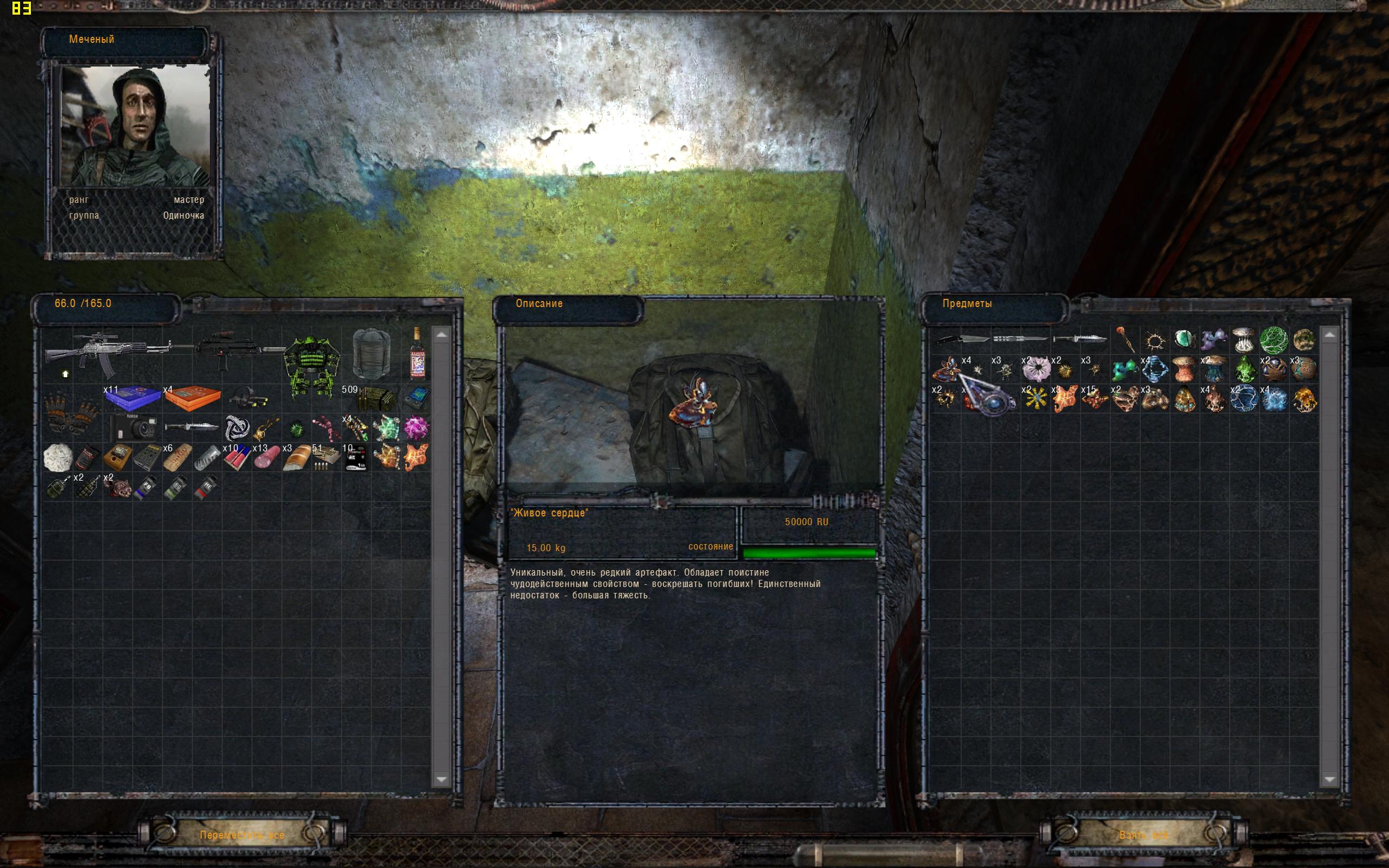Select the mutant head trophy stack

click(x=118, y=487)
